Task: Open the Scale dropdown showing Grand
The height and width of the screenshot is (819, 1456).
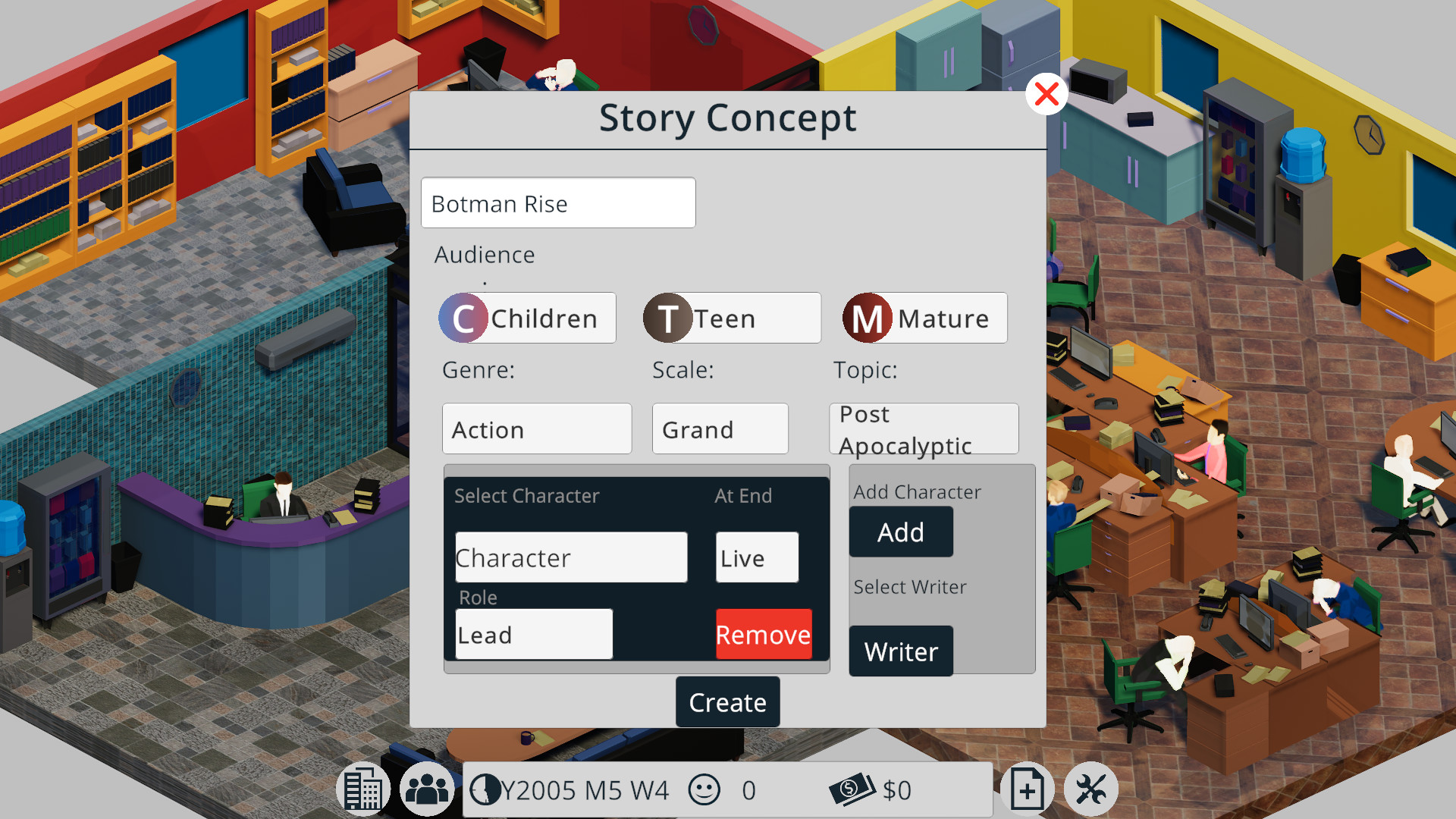Action: tap(720, 428)
